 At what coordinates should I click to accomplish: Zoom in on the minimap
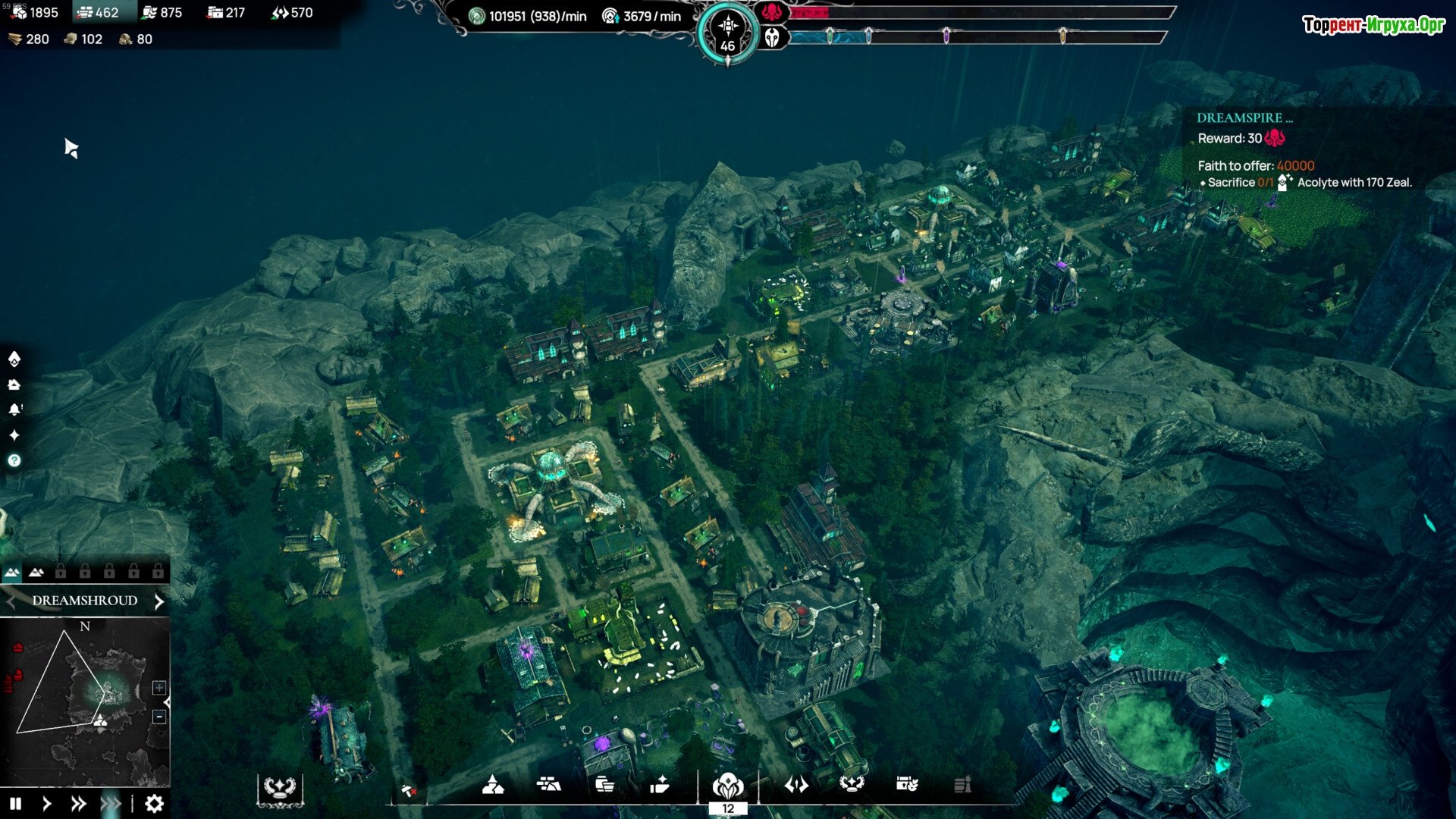159,688
